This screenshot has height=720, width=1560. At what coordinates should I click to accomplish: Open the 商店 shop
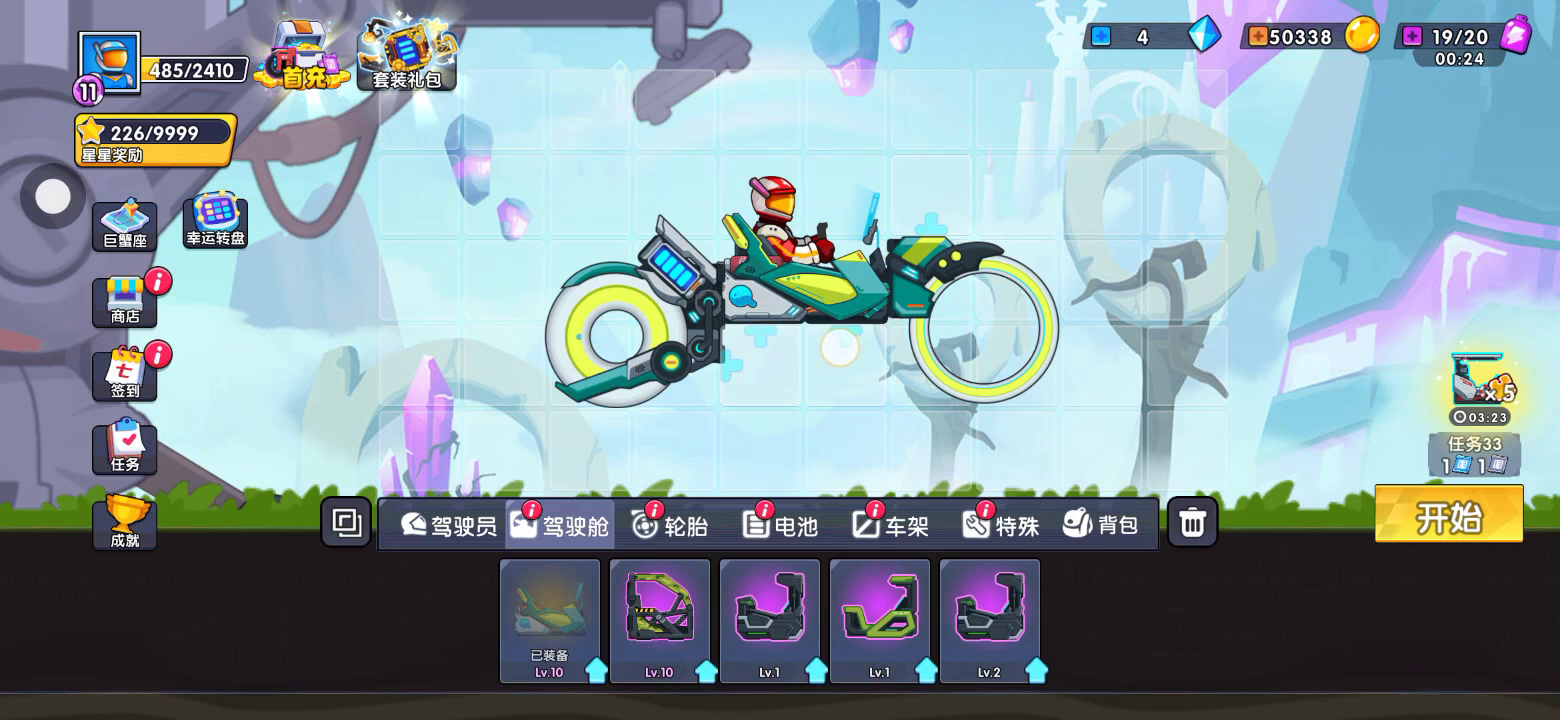(125, 302)
